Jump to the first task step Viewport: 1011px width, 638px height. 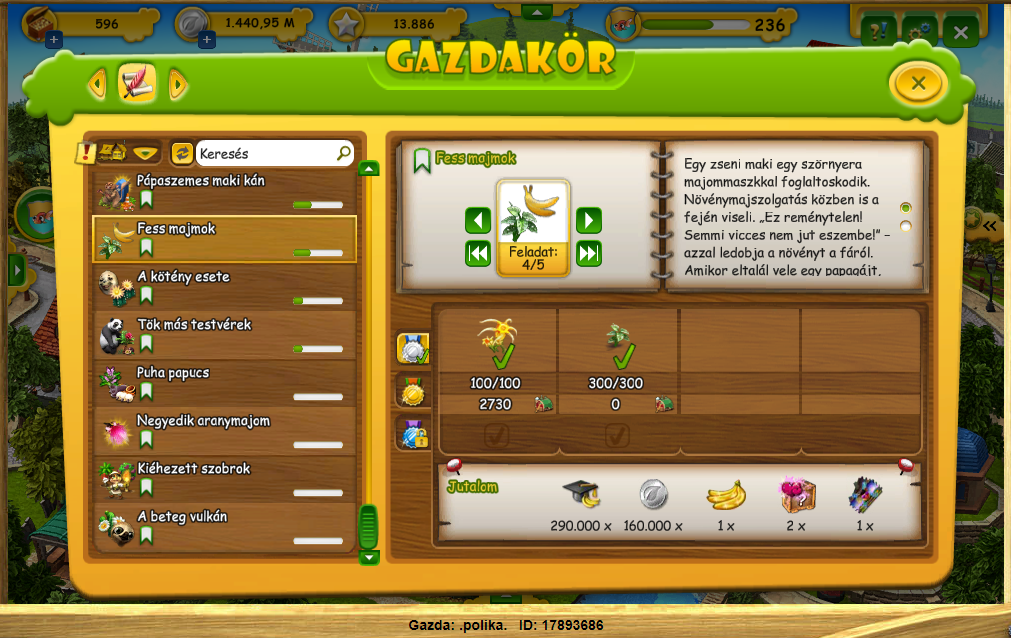click(x=478, y=254)
